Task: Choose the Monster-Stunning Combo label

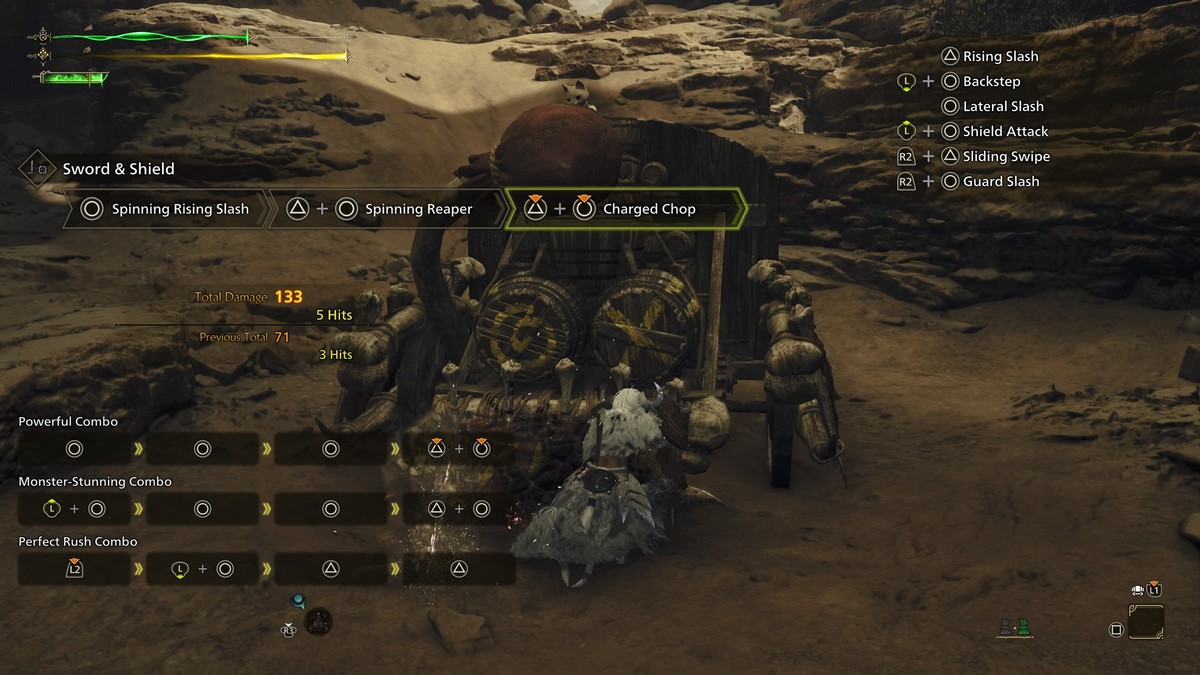Action: click(95, 482)
